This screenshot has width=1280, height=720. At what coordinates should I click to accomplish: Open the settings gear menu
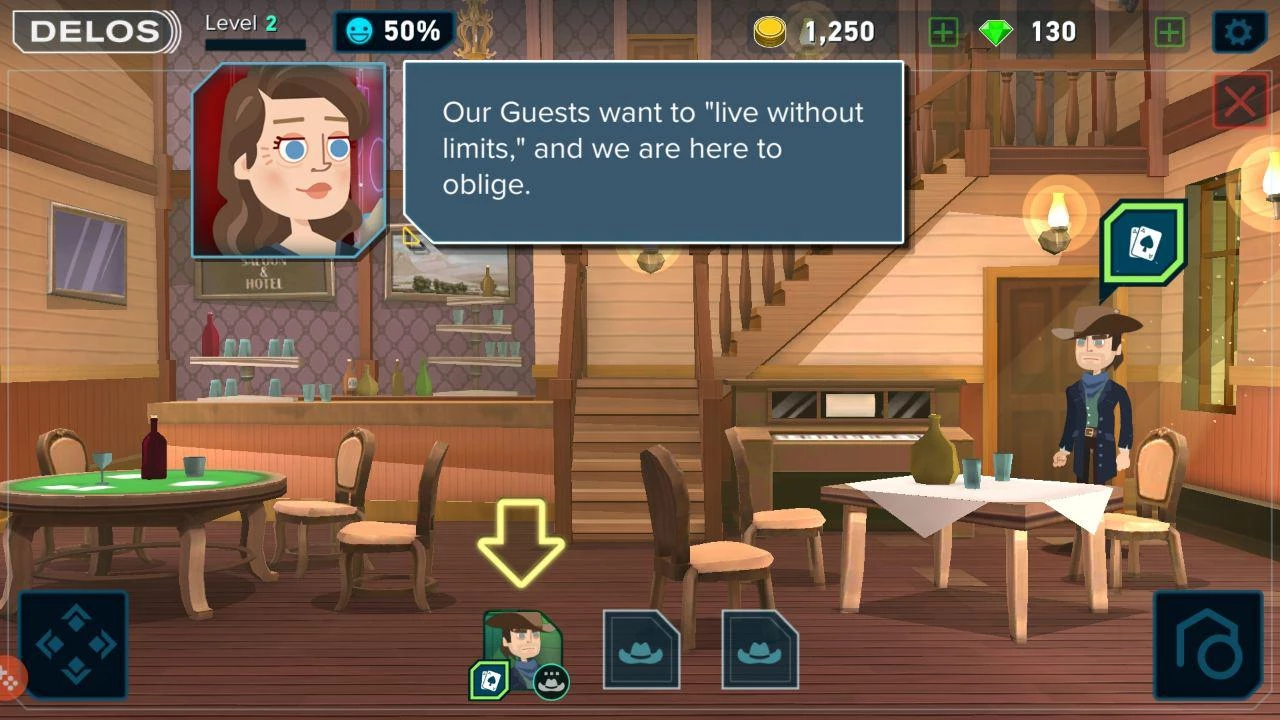point(1238,32)
